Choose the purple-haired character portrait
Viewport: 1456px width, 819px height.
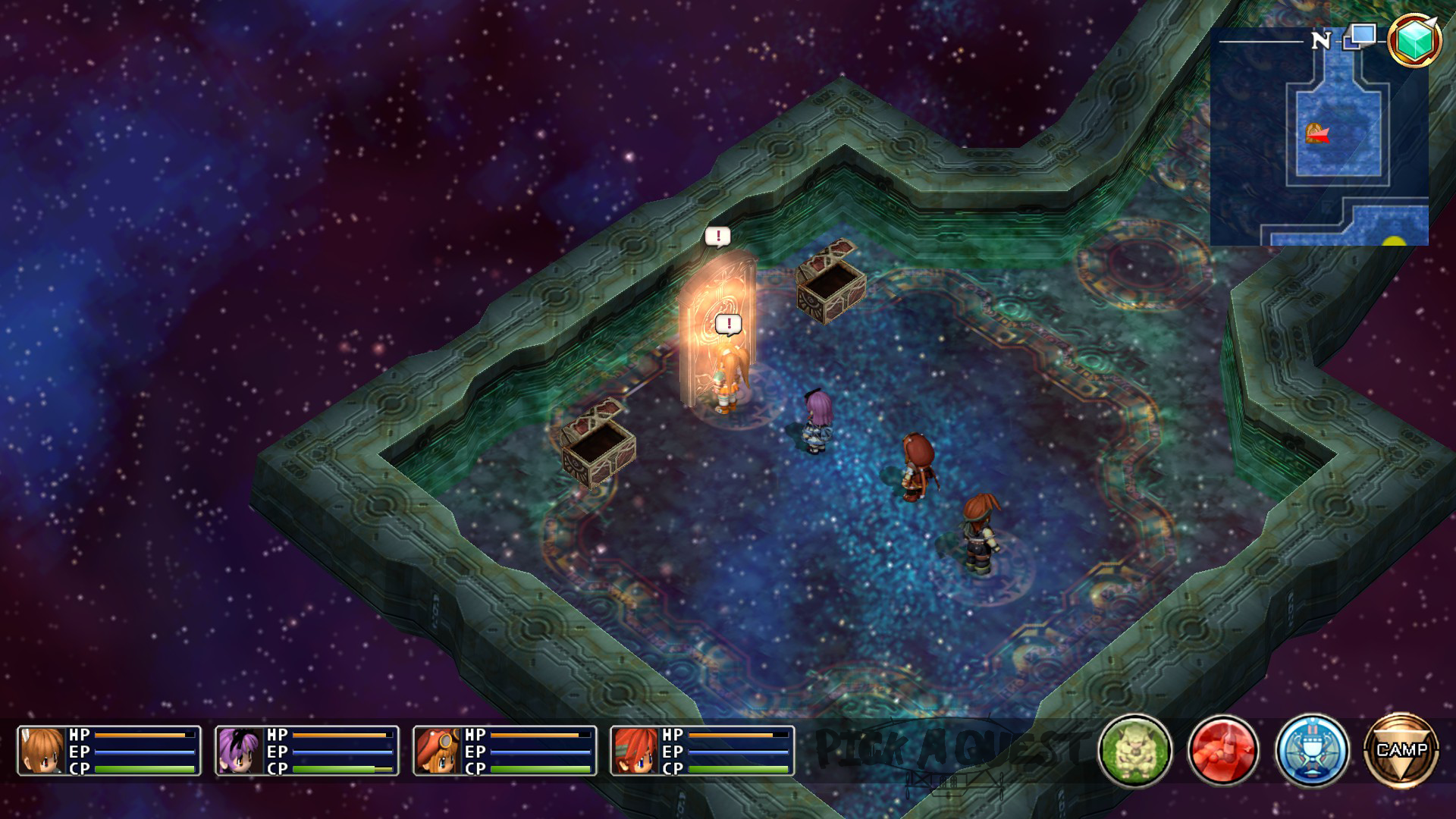(240, 751)
